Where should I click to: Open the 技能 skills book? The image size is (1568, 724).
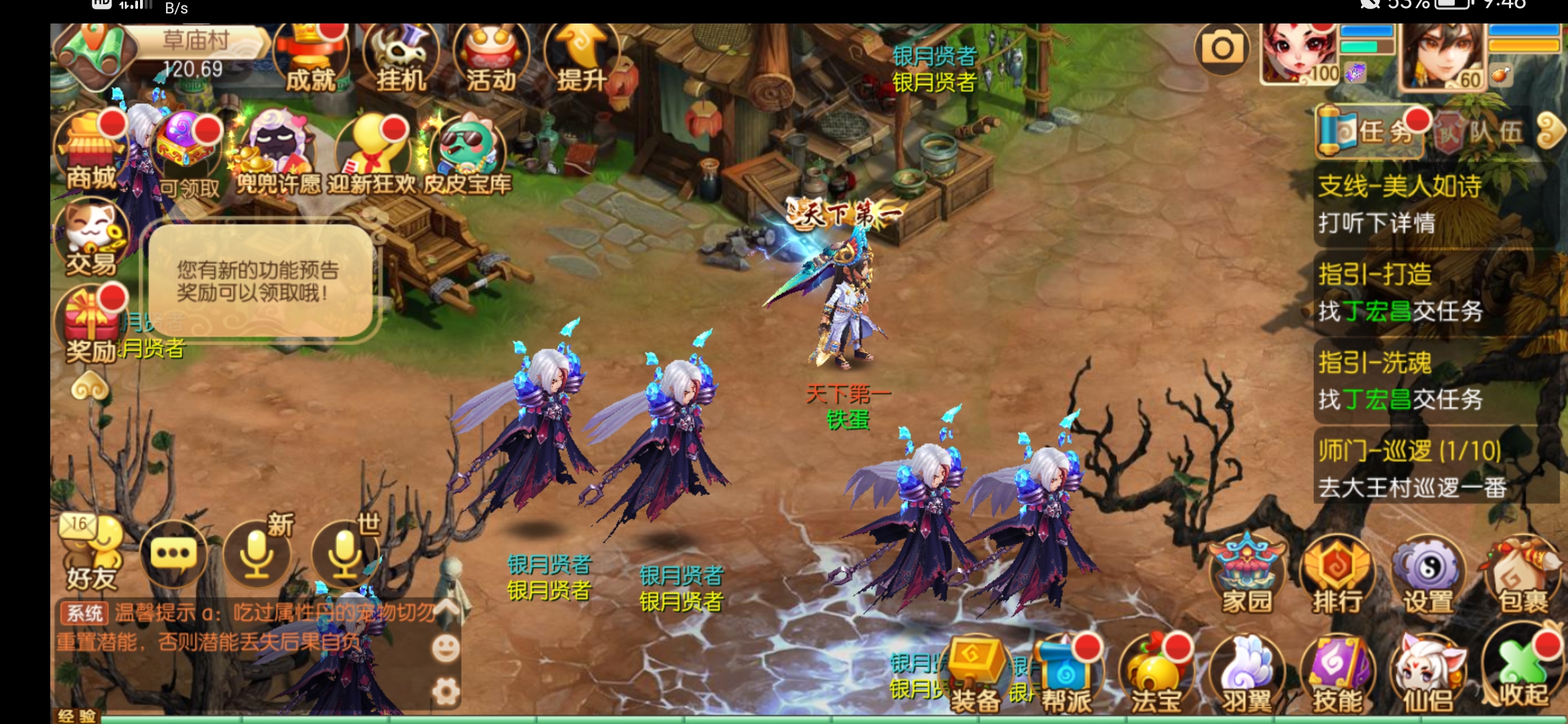tap(1337, 675)
